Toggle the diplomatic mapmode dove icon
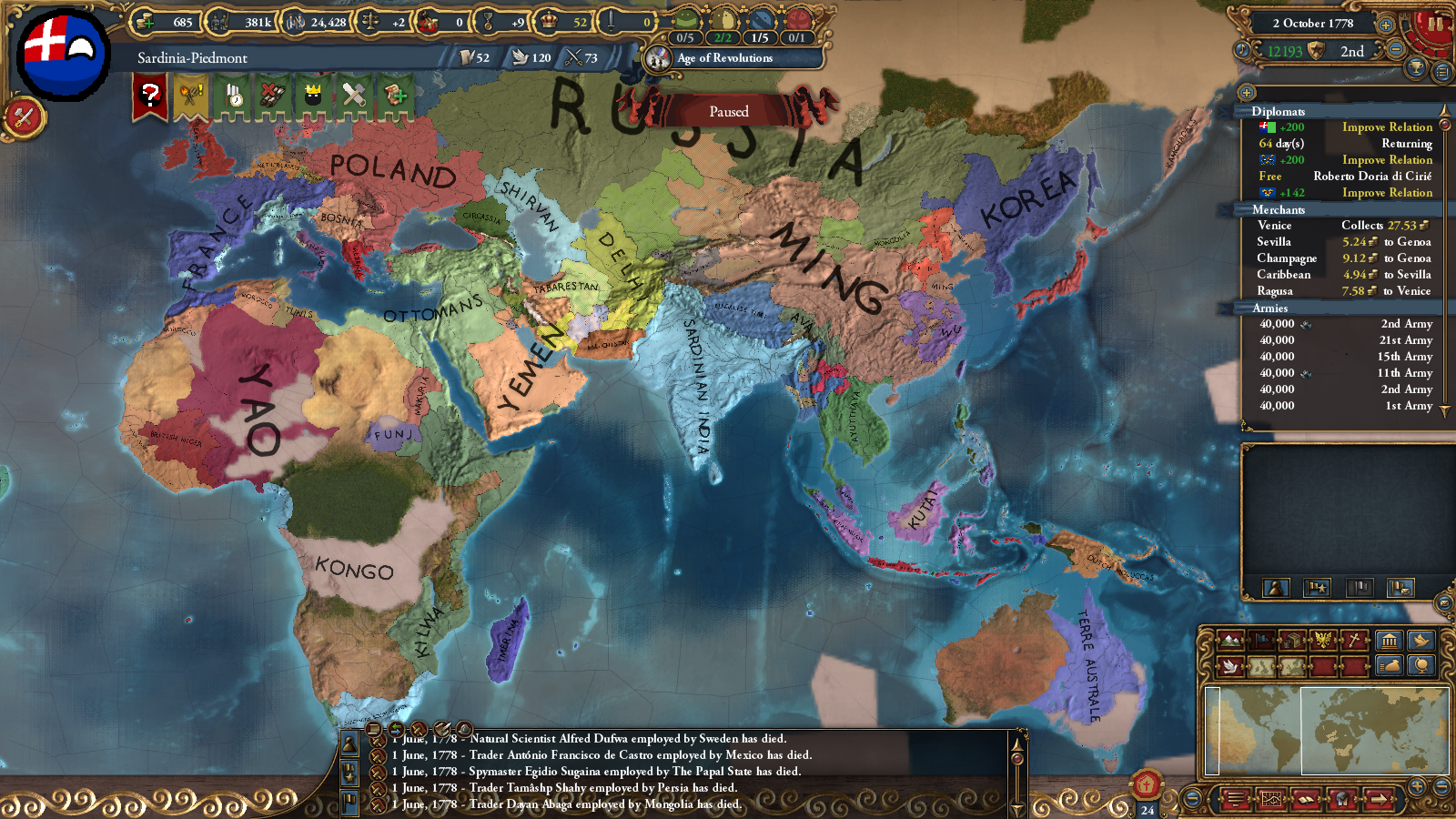This screenshot has width=1456, height=819. [x=1229, y=665]
